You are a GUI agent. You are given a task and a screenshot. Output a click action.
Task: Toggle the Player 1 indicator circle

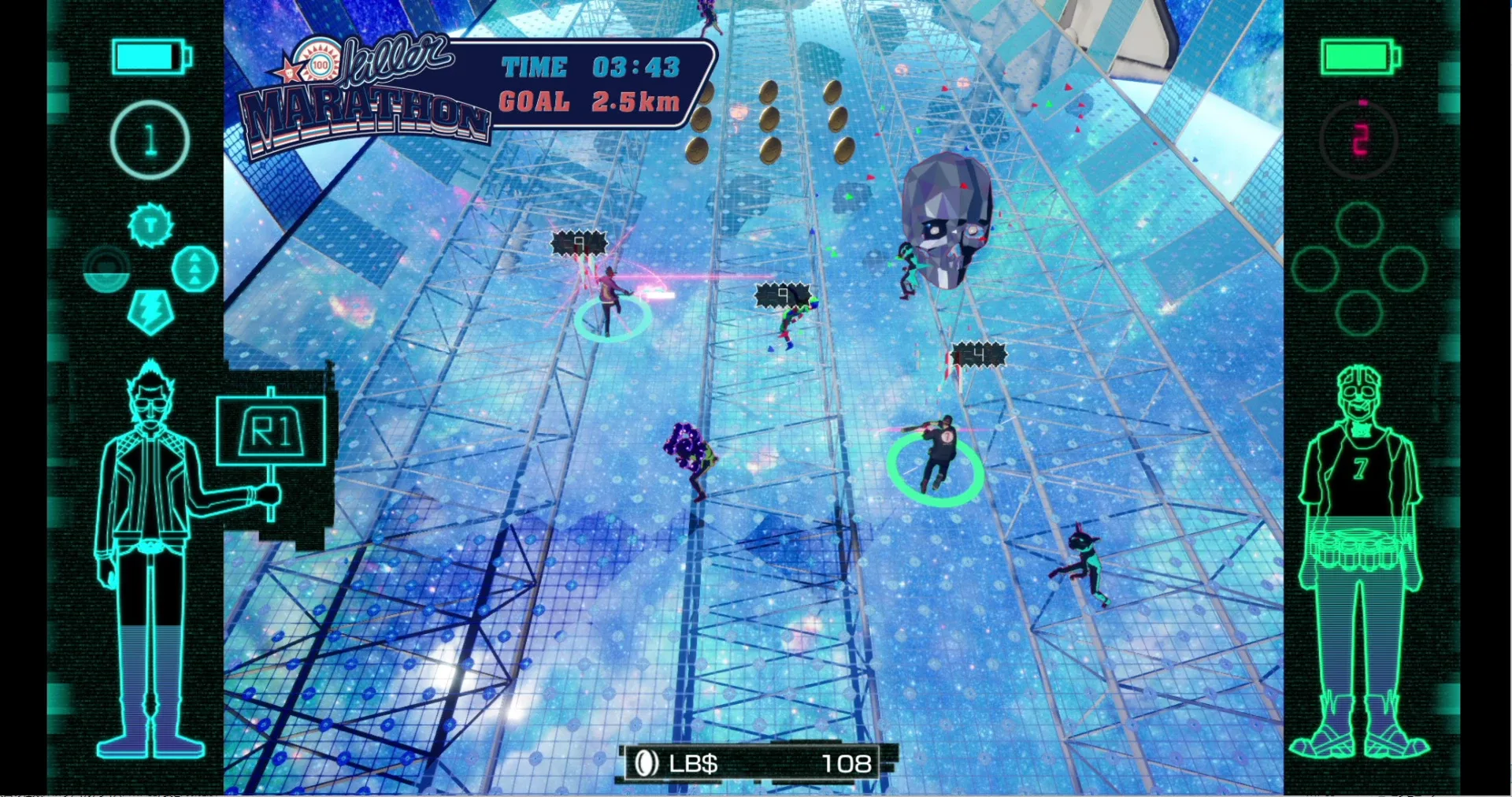[150, 139]
